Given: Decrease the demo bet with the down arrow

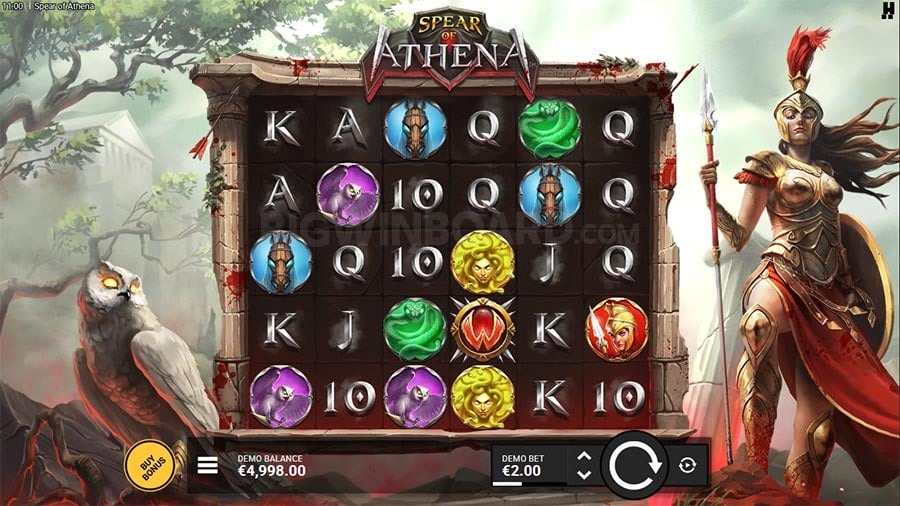Looking at the screenshot, I should 585,473.
